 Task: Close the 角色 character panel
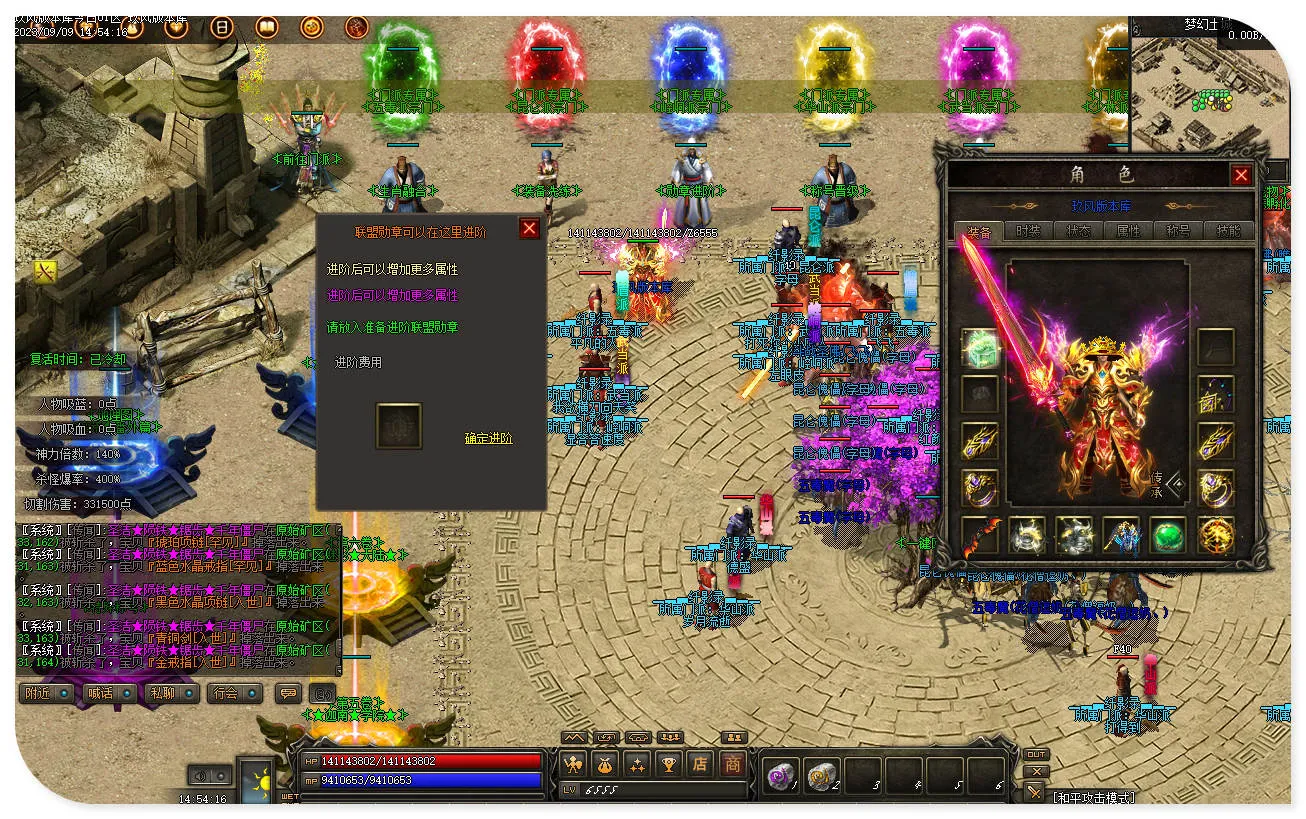point(1241,176)
